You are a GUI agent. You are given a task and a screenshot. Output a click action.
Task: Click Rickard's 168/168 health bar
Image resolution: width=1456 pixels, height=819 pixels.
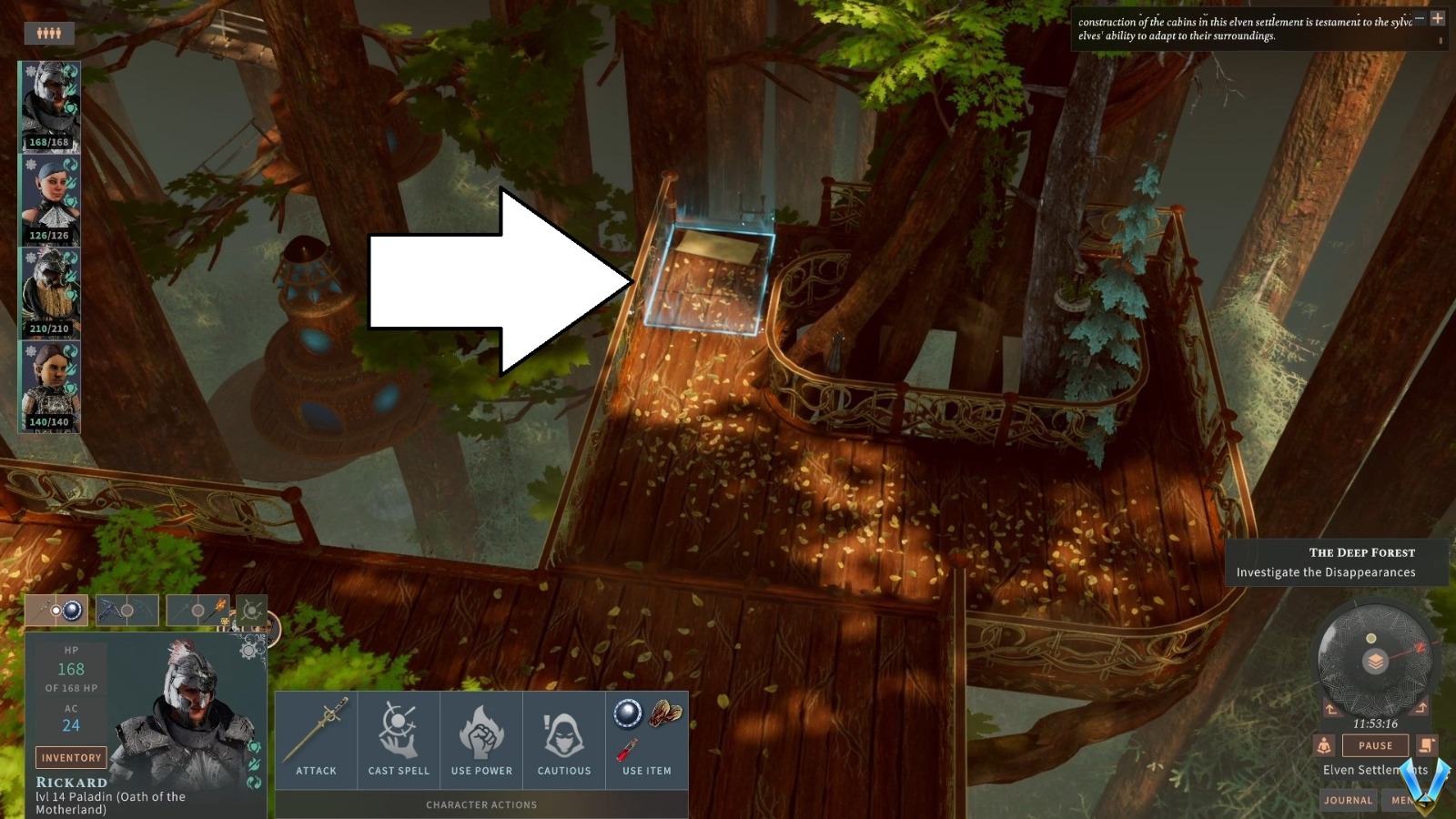51,143
